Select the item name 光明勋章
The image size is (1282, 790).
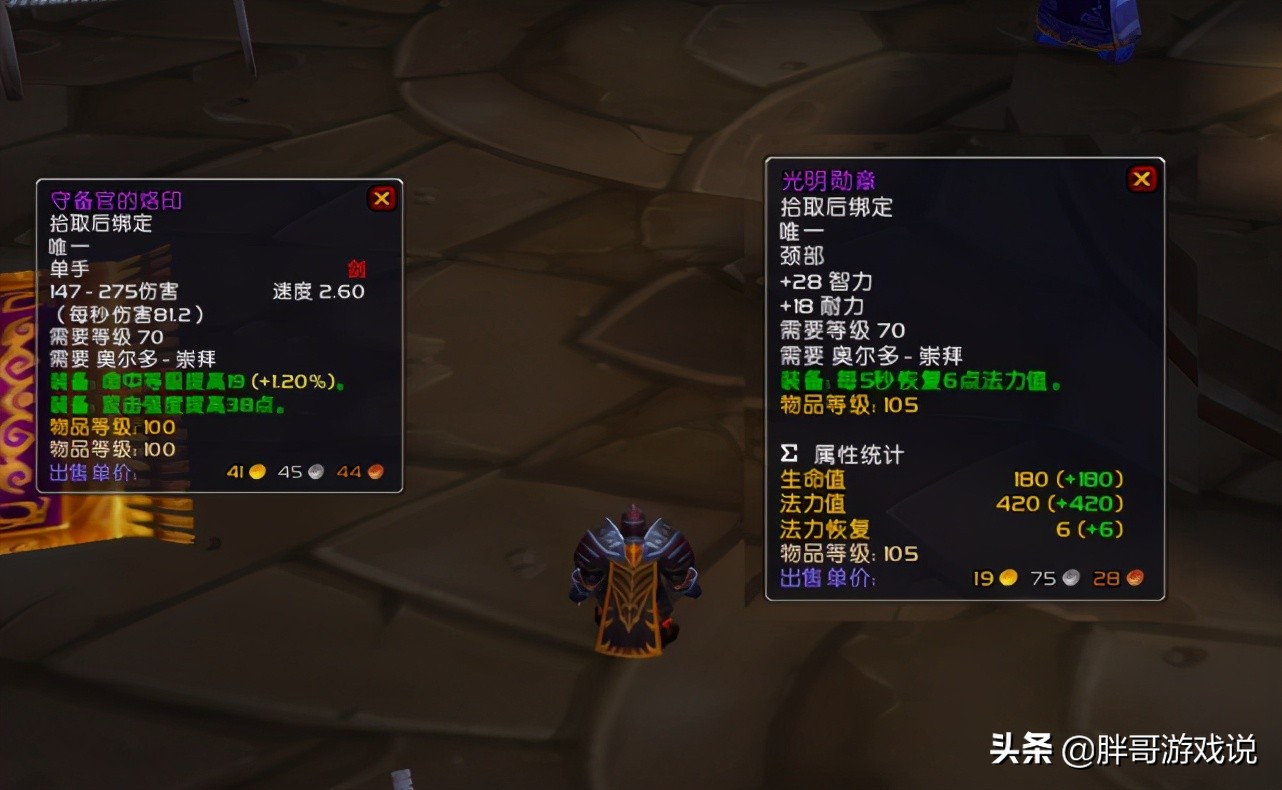830,180
